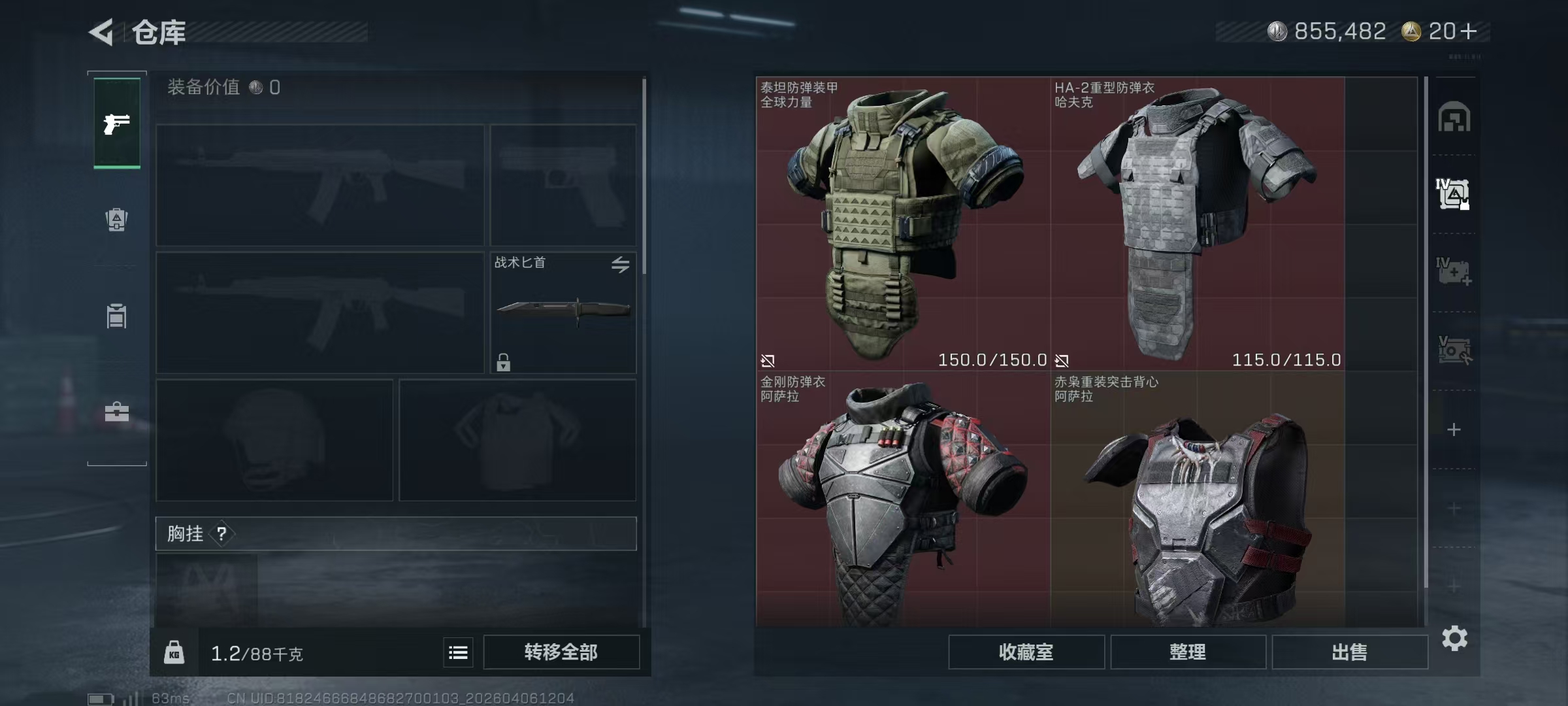Pick the 金刚防弹衣 armor item
The height and width of the screenshot is (706, 1568).
pyautogui.click(x=903, y=500)
